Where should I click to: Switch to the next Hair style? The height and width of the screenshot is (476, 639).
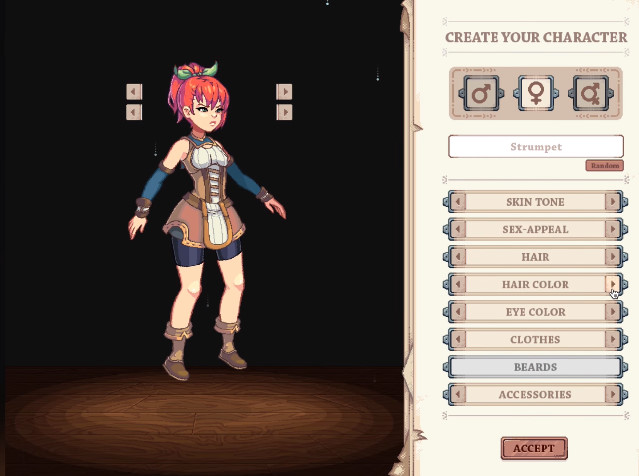(x=613, y=257)
